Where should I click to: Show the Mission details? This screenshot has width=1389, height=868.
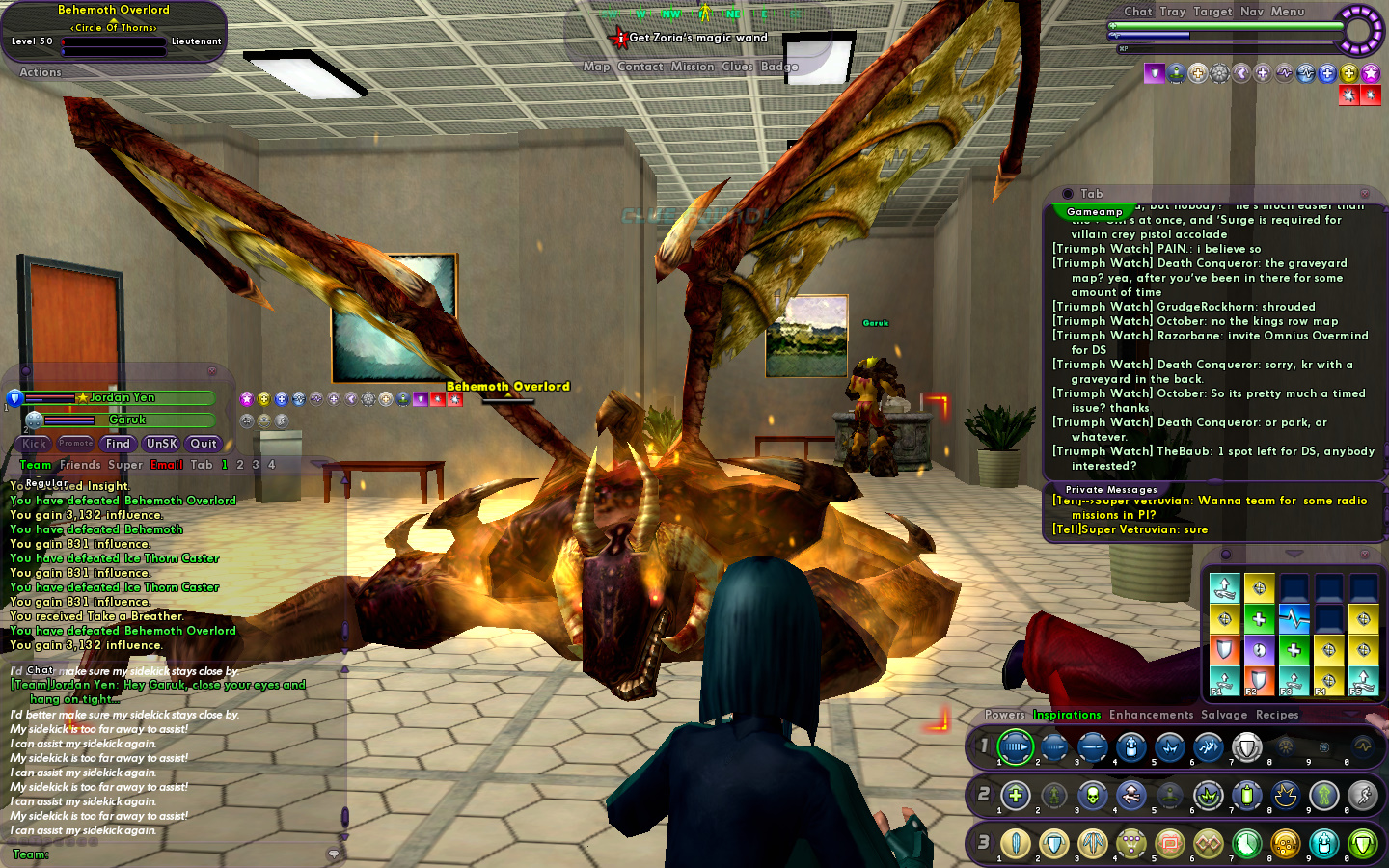point(693,67)
